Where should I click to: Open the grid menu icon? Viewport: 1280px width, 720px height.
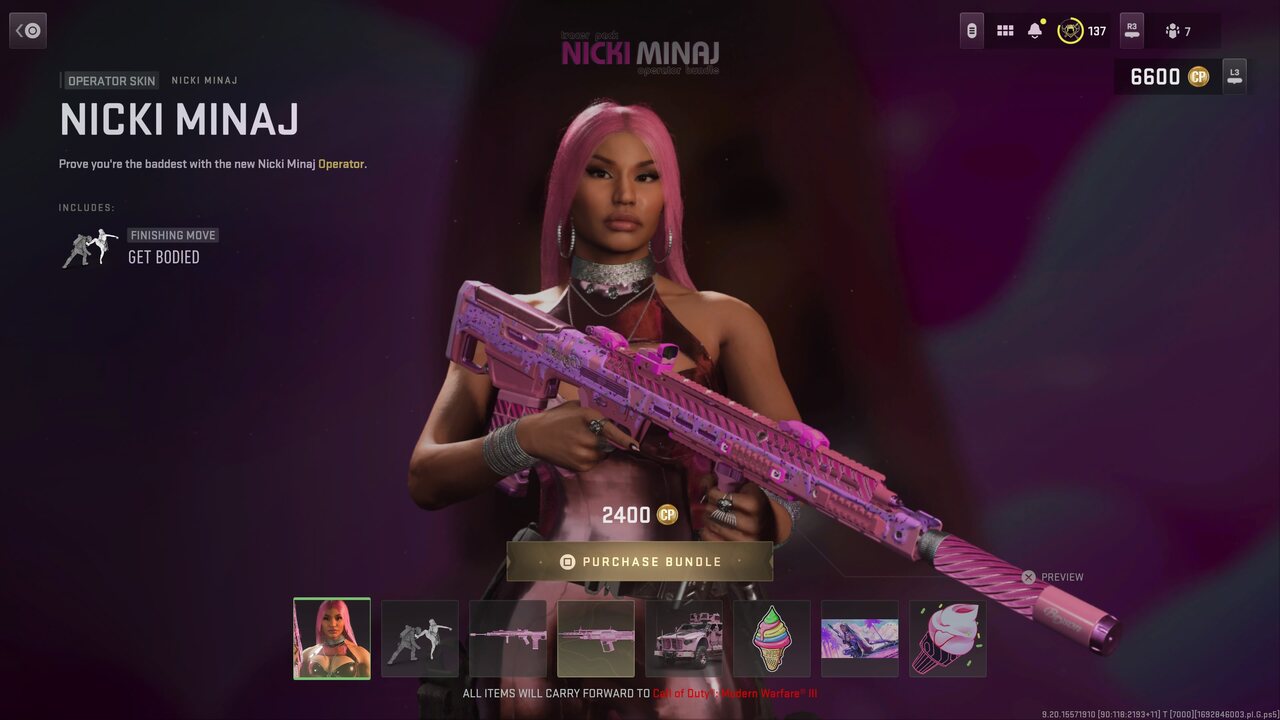[1005, 31]
